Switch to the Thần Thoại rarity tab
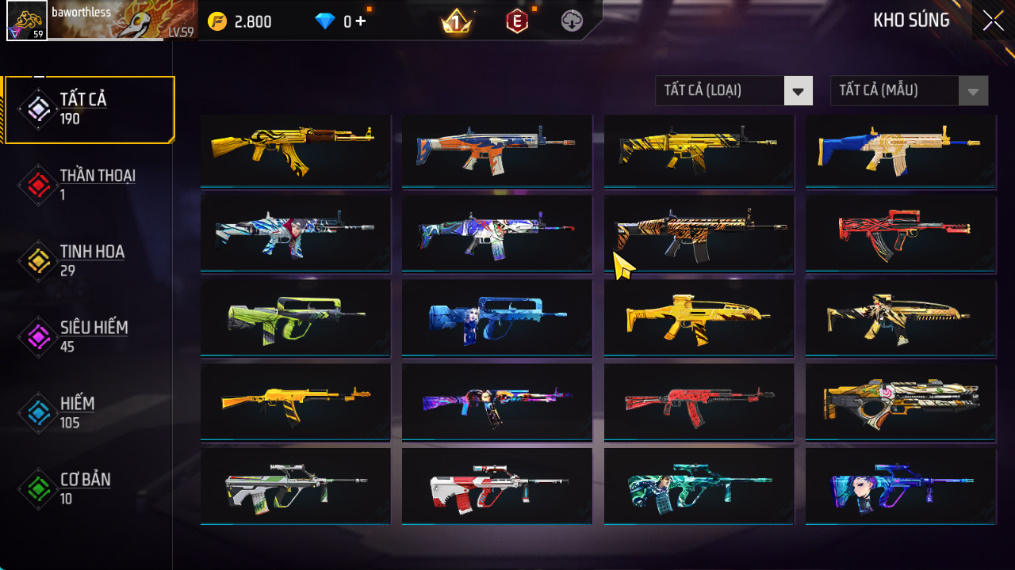Viewport: 1015px width, 570px height. click(x=90, y=185)
